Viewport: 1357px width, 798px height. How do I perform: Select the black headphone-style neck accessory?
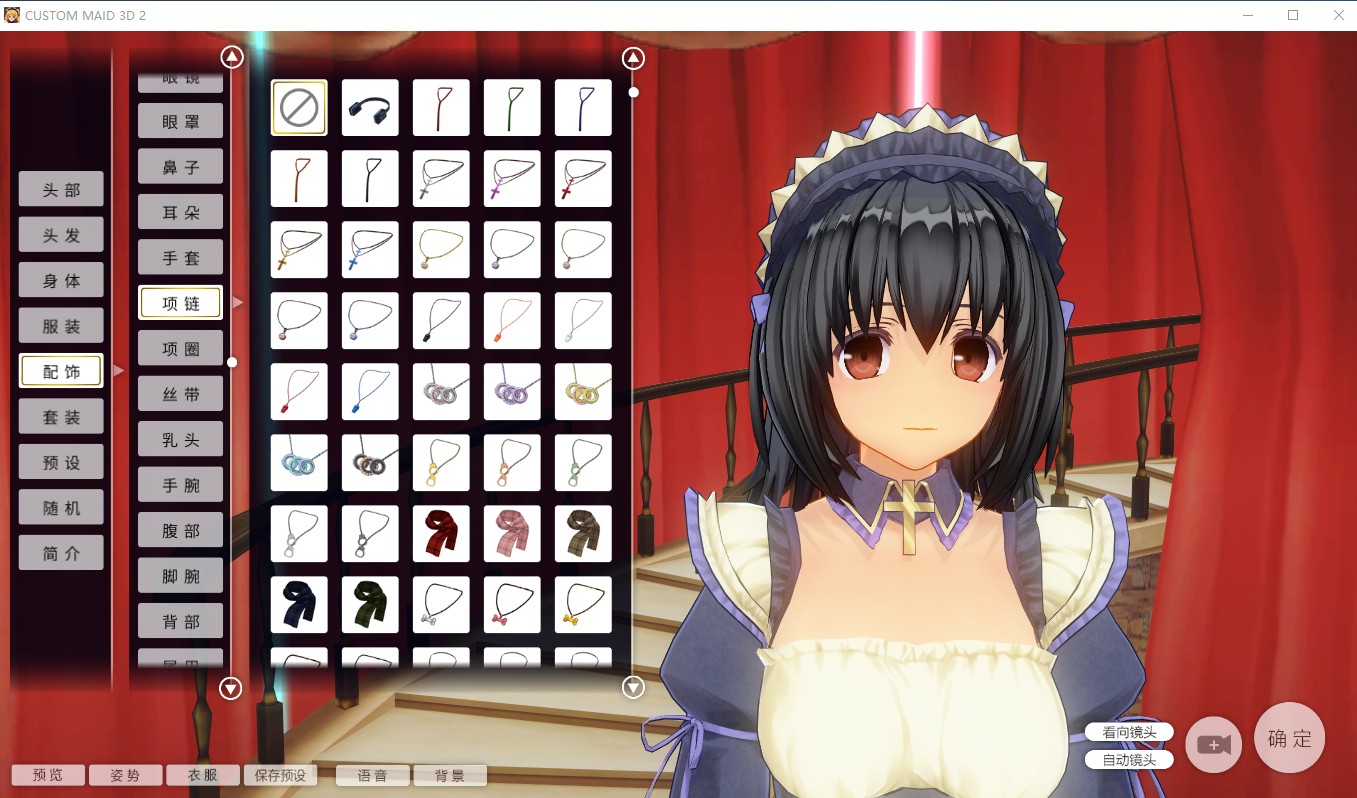(x=369, y=107)
